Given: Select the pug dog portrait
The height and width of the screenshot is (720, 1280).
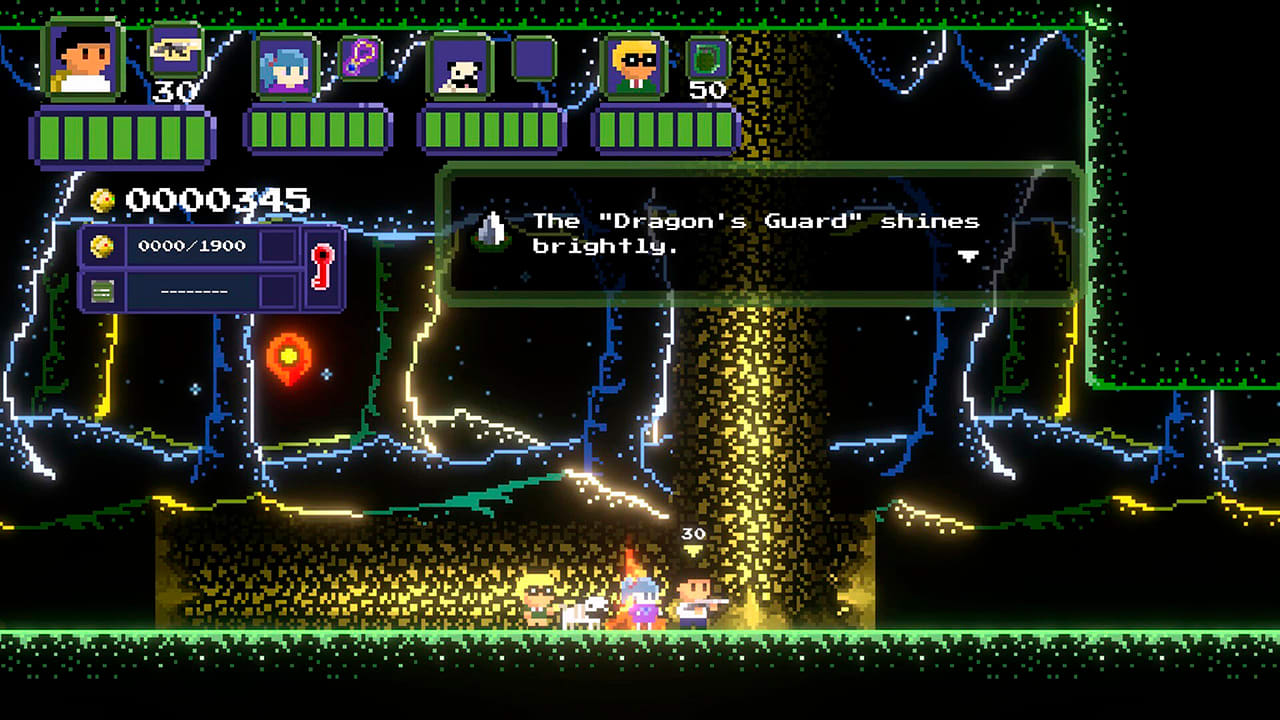Looking at the screenshot, I should tap(459, 68).
